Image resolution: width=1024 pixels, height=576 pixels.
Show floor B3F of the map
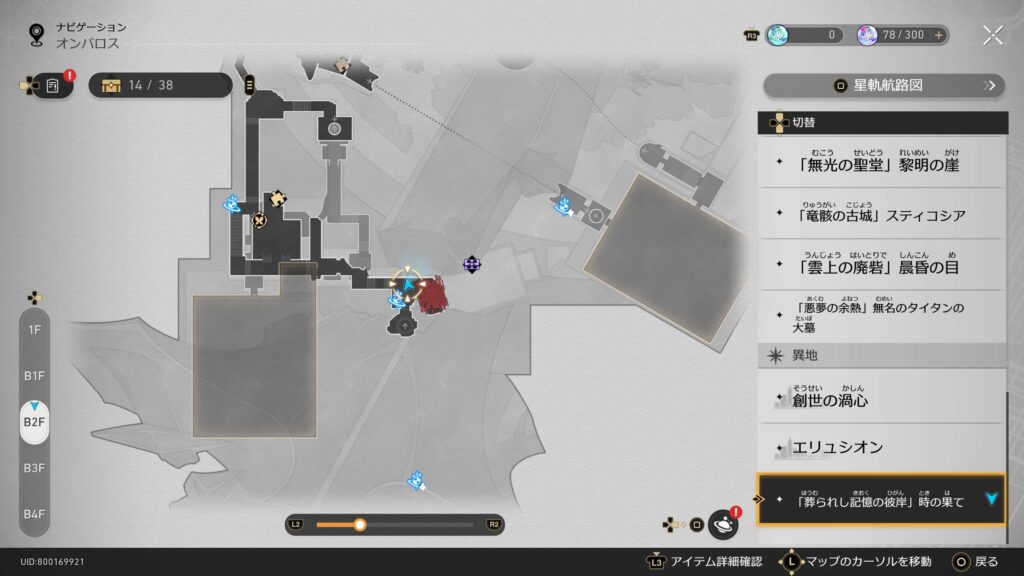coord(34,467)
